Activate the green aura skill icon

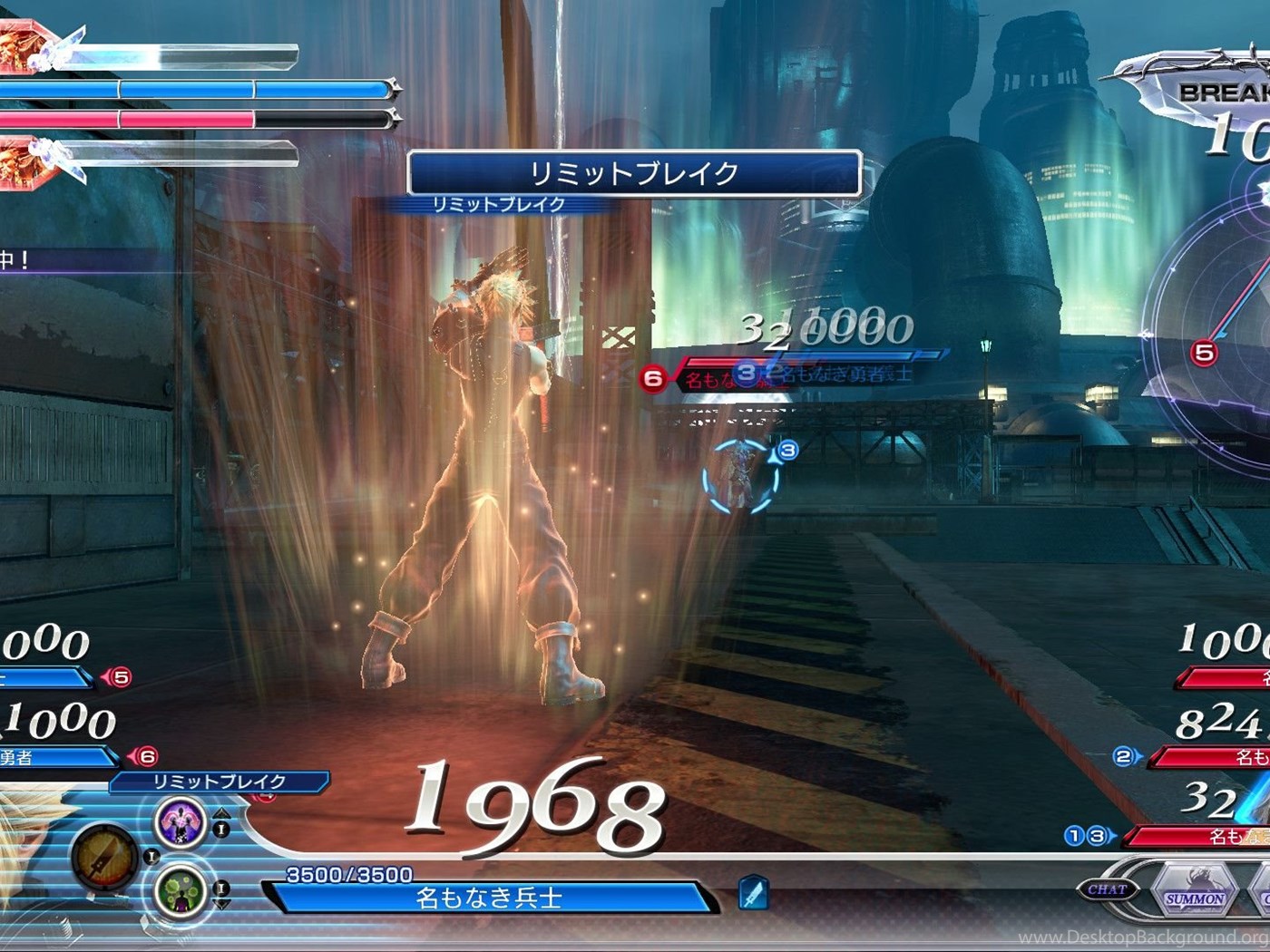[x=180, y=890]
